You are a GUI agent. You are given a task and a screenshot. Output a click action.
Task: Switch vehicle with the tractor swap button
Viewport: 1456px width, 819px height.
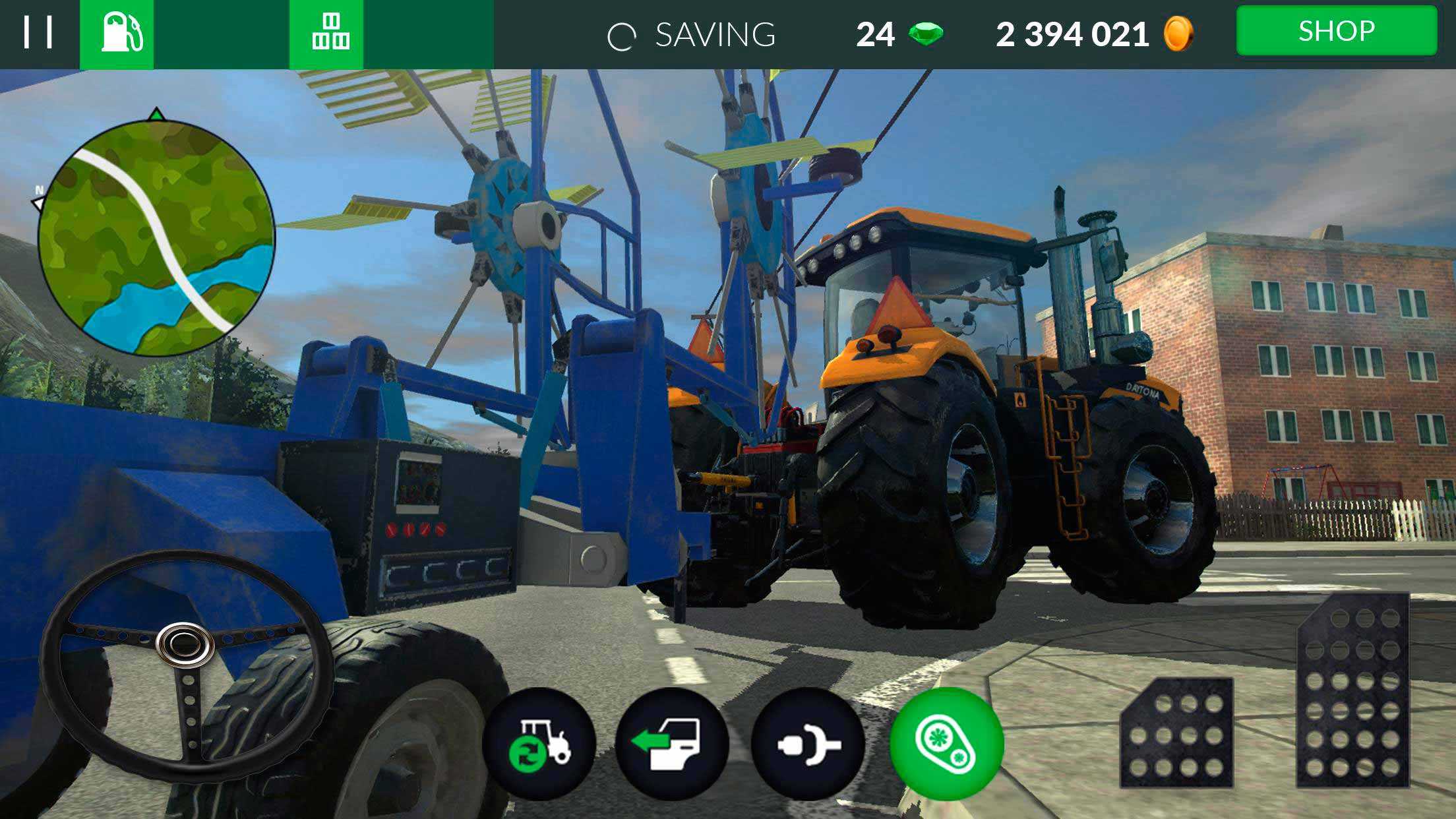(x=539, y=744)
